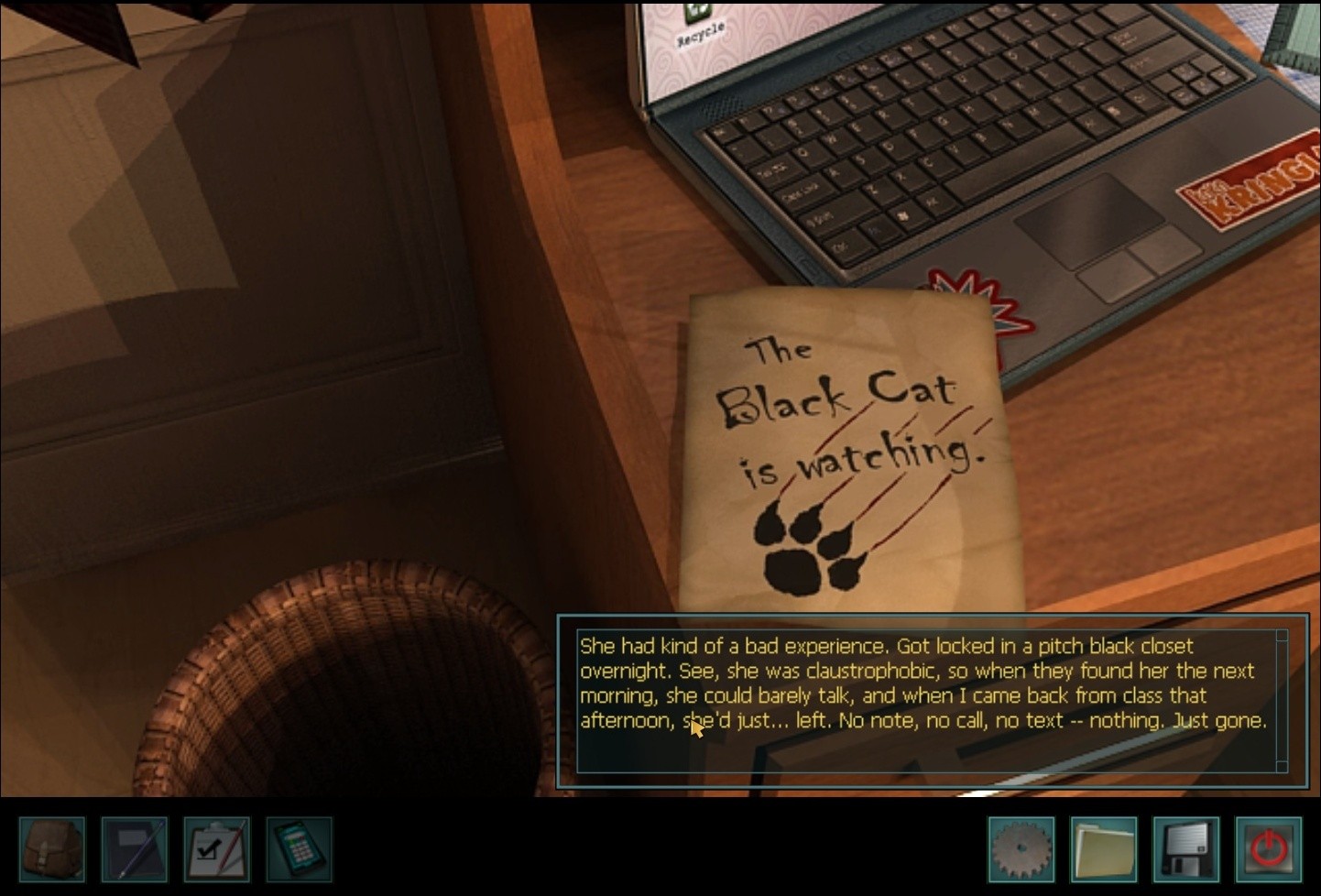Click the dialogue box's top scroll button
Viewport: 1321px width, 896px height.
[1282, 636]
